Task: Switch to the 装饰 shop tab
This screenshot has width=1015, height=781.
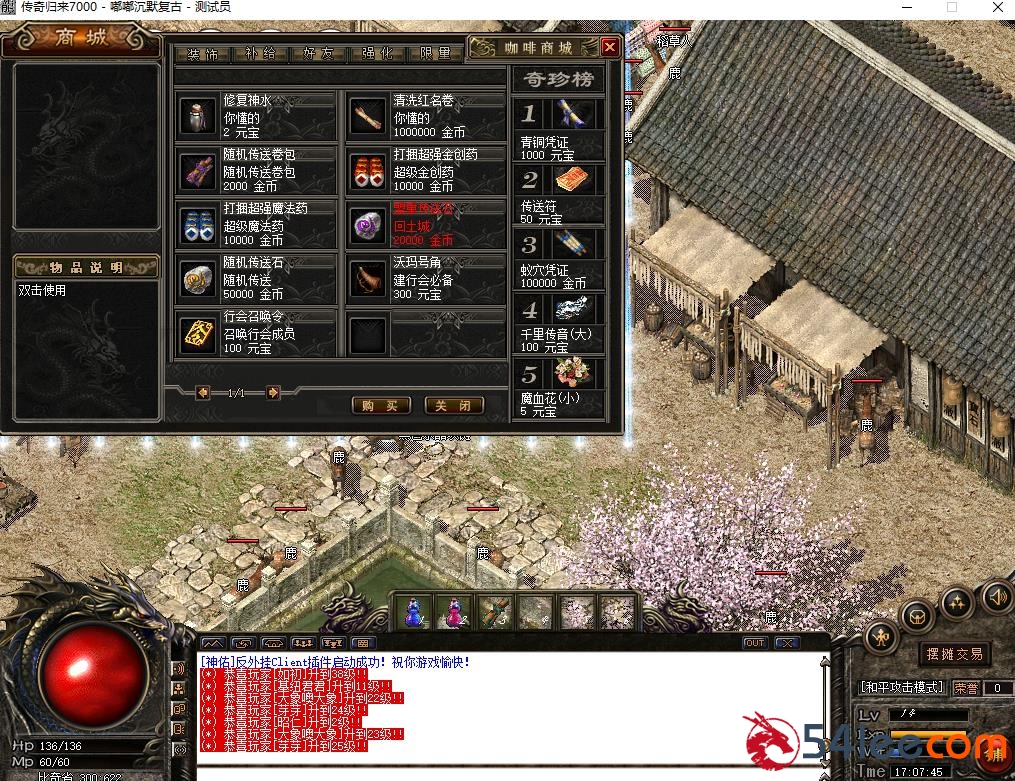Action: (x=202, y=54)
